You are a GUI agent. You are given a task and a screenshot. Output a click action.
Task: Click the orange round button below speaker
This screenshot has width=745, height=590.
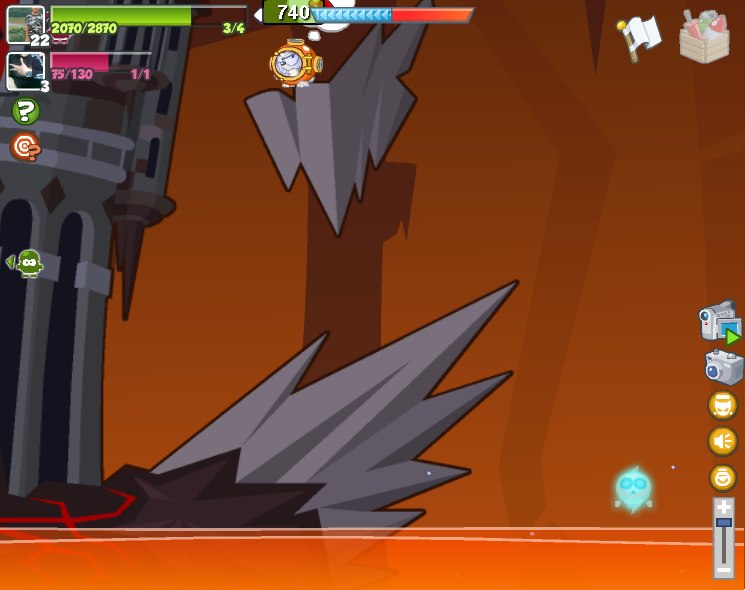click(722, 477)
